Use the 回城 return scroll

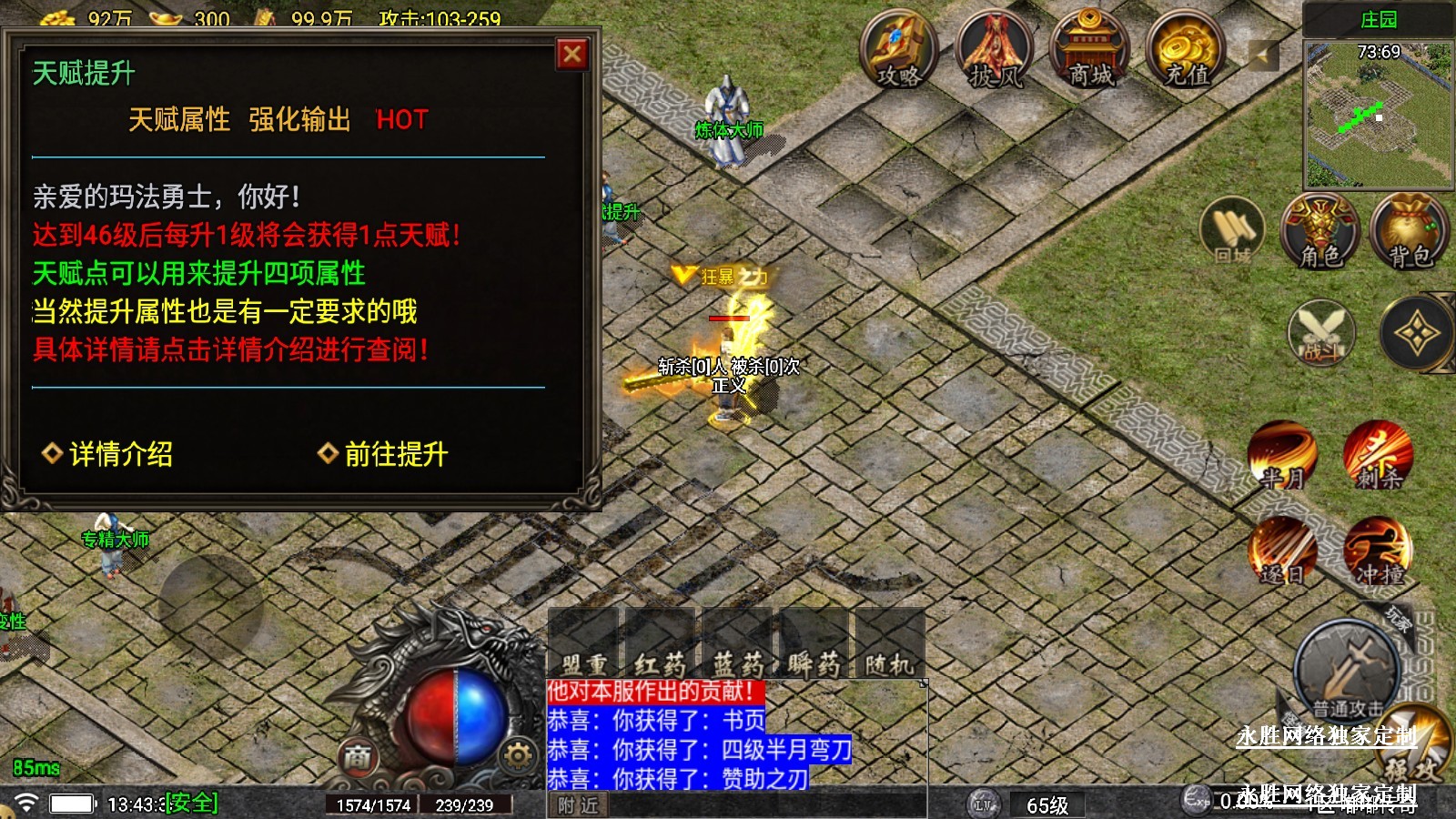(1233, 231)
